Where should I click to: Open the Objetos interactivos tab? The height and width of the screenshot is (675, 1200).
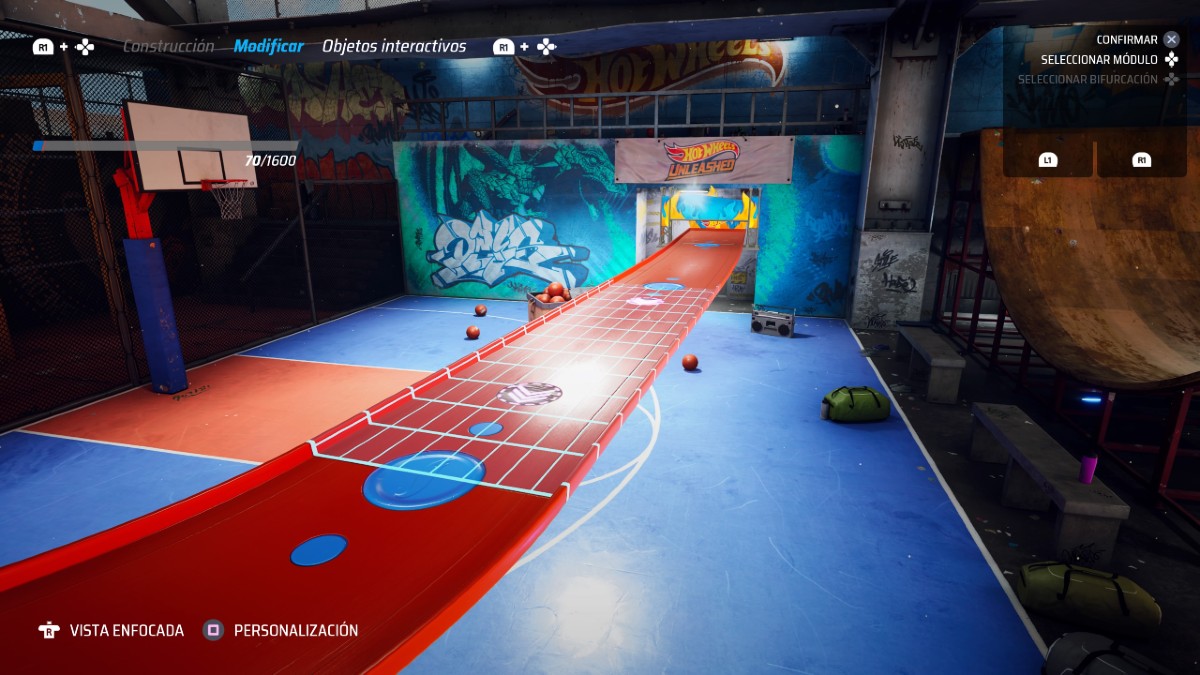click(394, 46)
